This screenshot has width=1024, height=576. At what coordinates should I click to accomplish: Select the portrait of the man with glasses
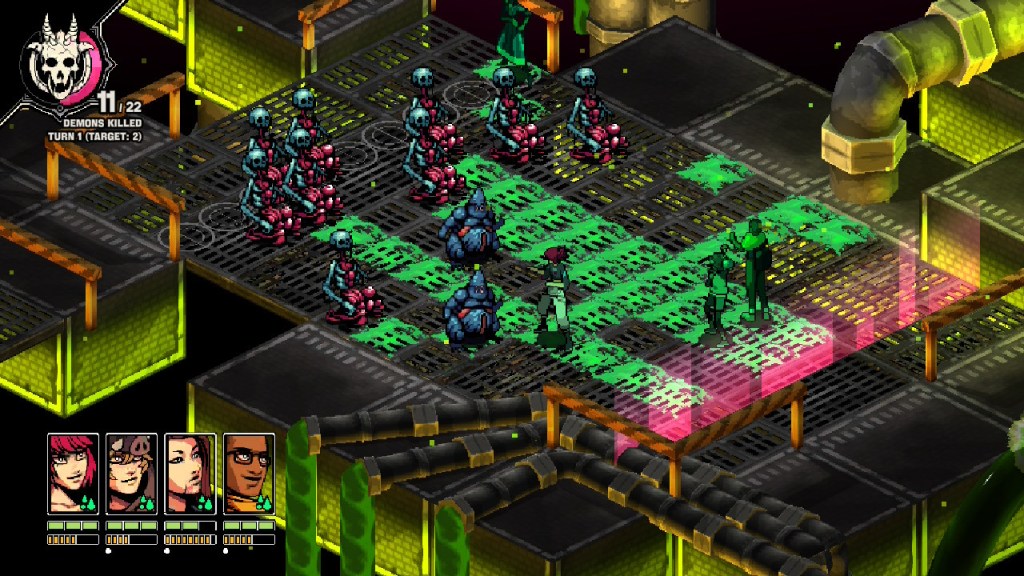[x=248, y=473]
